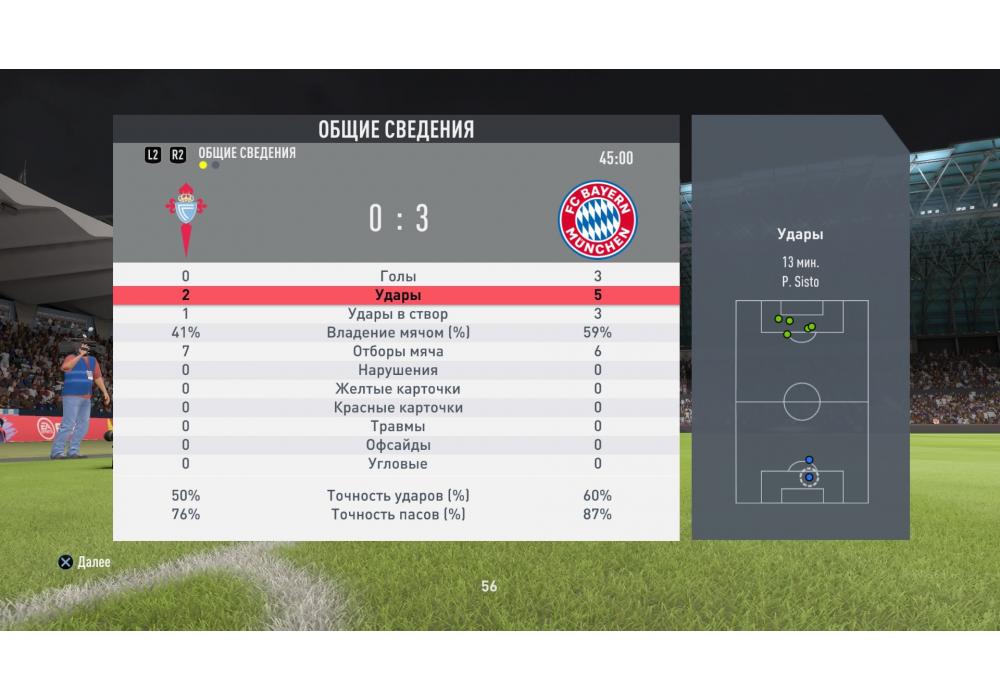The height and width of the screenshot is (700, 1000).
Task: Select the "Травмы" stat row
Action: [397, 427]
